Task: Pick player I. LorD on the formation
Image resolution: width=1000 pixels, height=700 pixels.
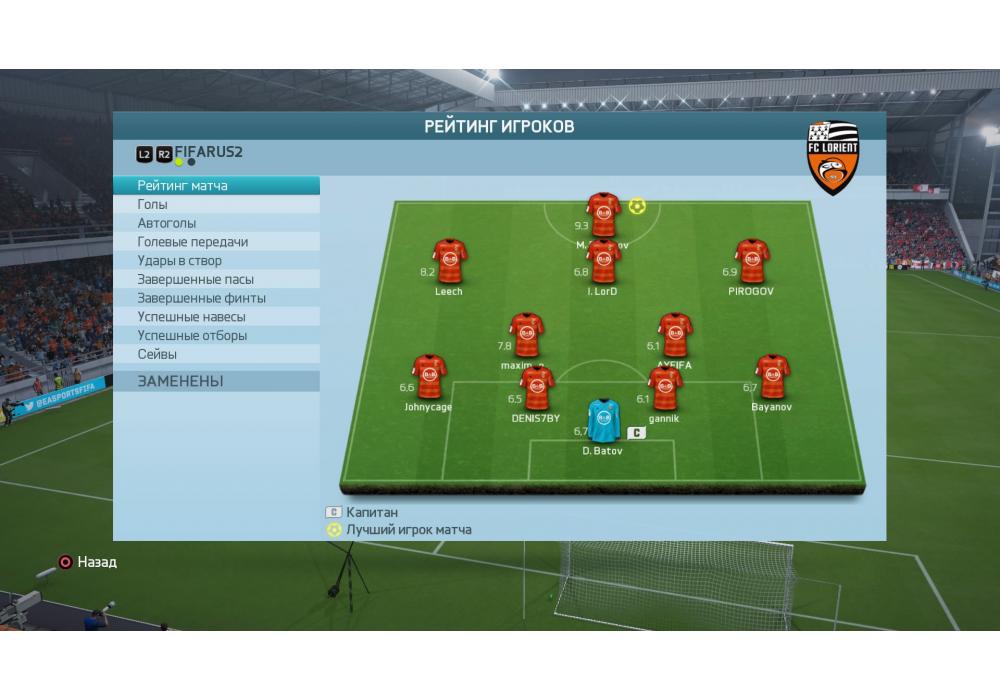Action: pos(603,262)
